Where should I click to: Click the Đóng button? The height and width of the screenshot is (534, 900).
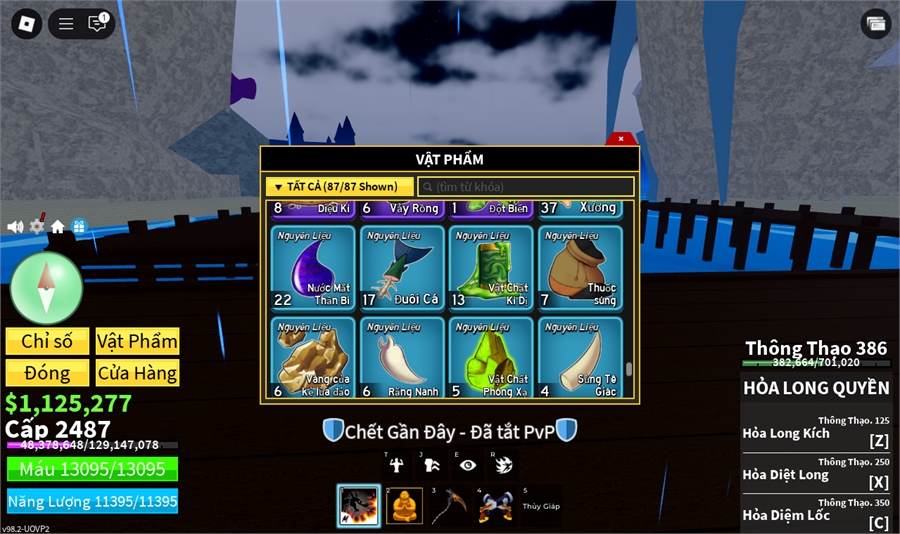tap(47, 373)
